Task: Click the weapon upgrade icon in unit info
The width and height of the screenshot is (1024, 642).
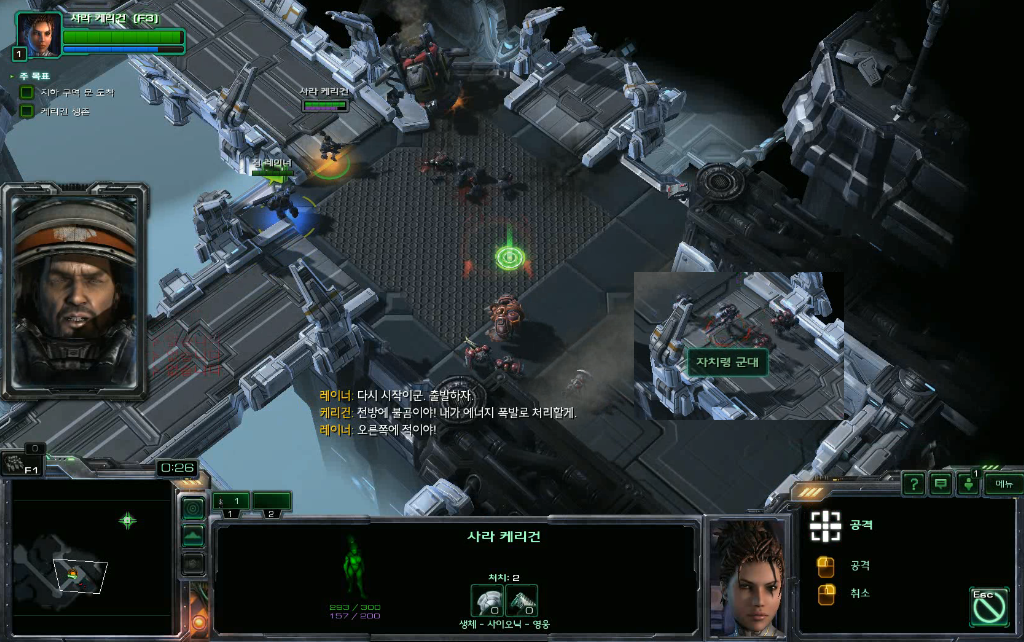Action: pos(522,601)
